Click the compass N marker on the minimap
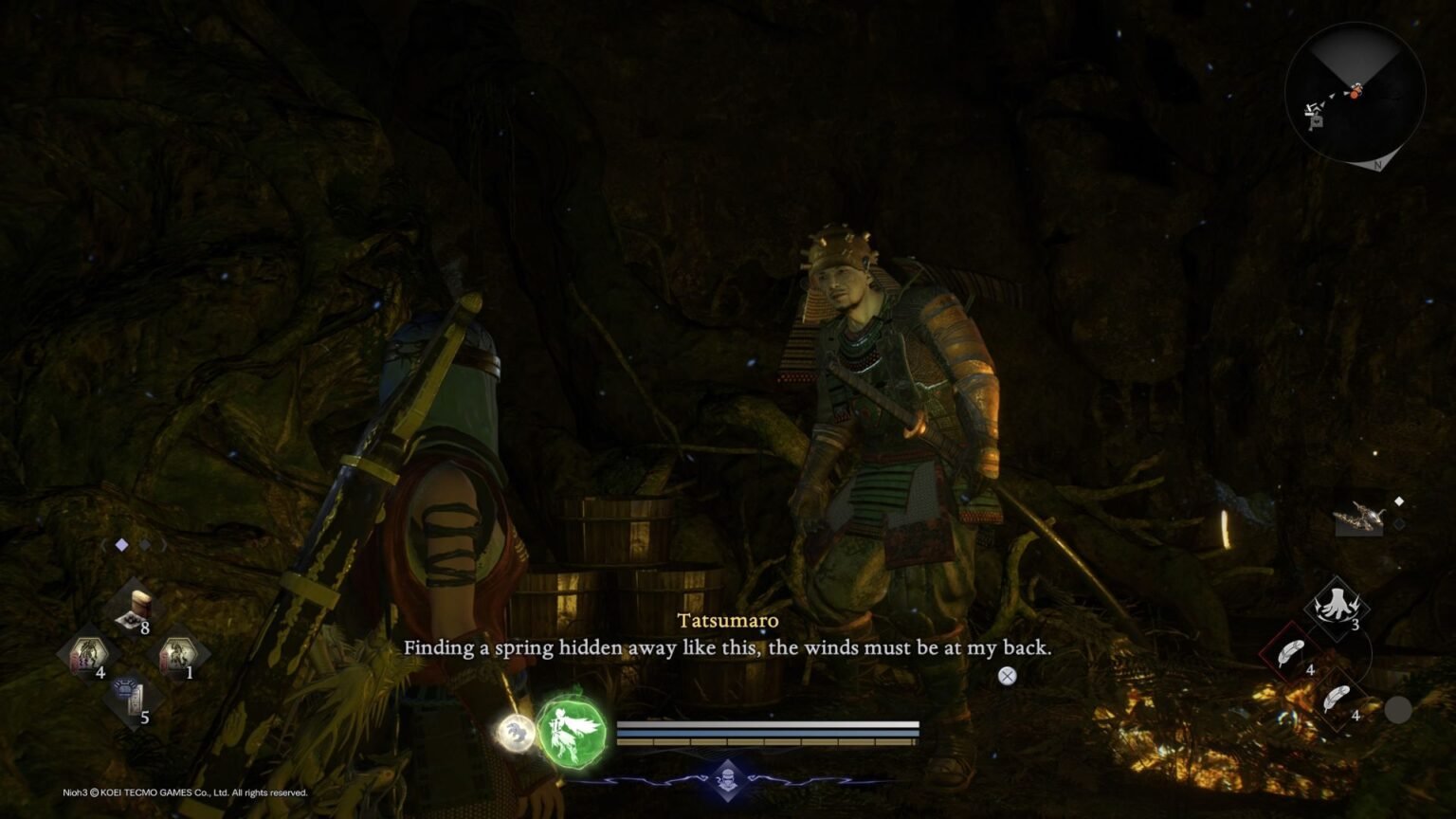Viewport: 1456px width, 819px height. click(1378, 165)
